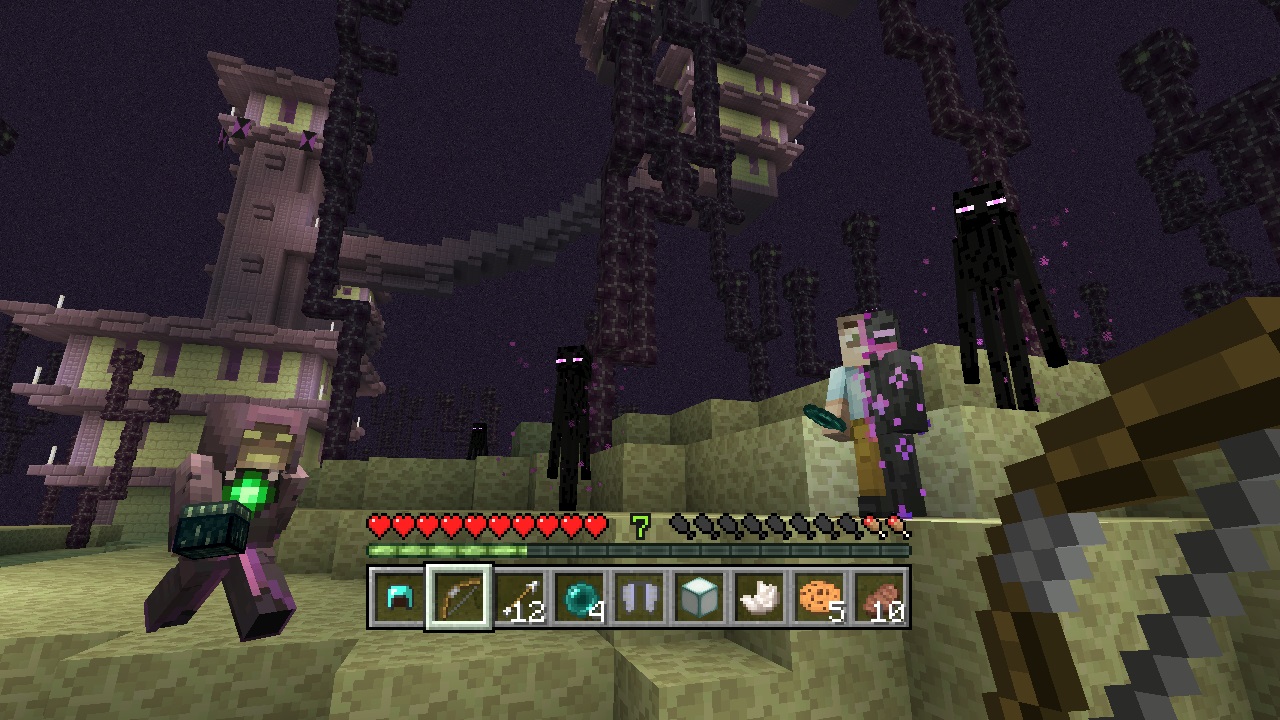The width and height of the screenshot is (1280, 720).
Task: Select the quartz block in the hotbar
Action: point(698,599)
